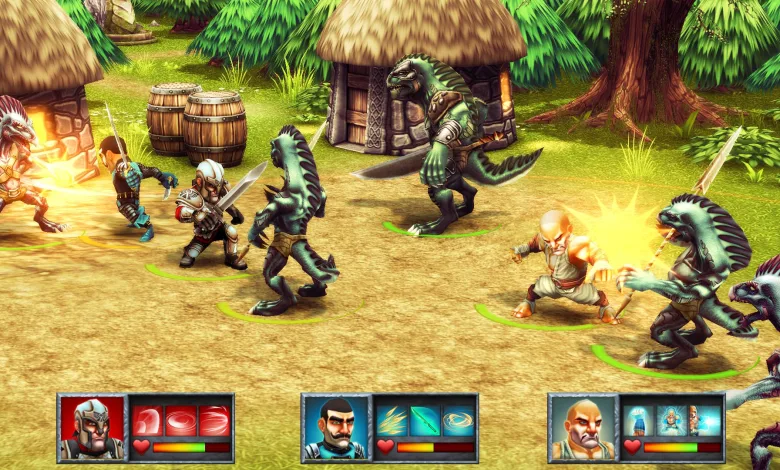Activate the rogue's yellow flurry strike ability

(x=391, y=420)
